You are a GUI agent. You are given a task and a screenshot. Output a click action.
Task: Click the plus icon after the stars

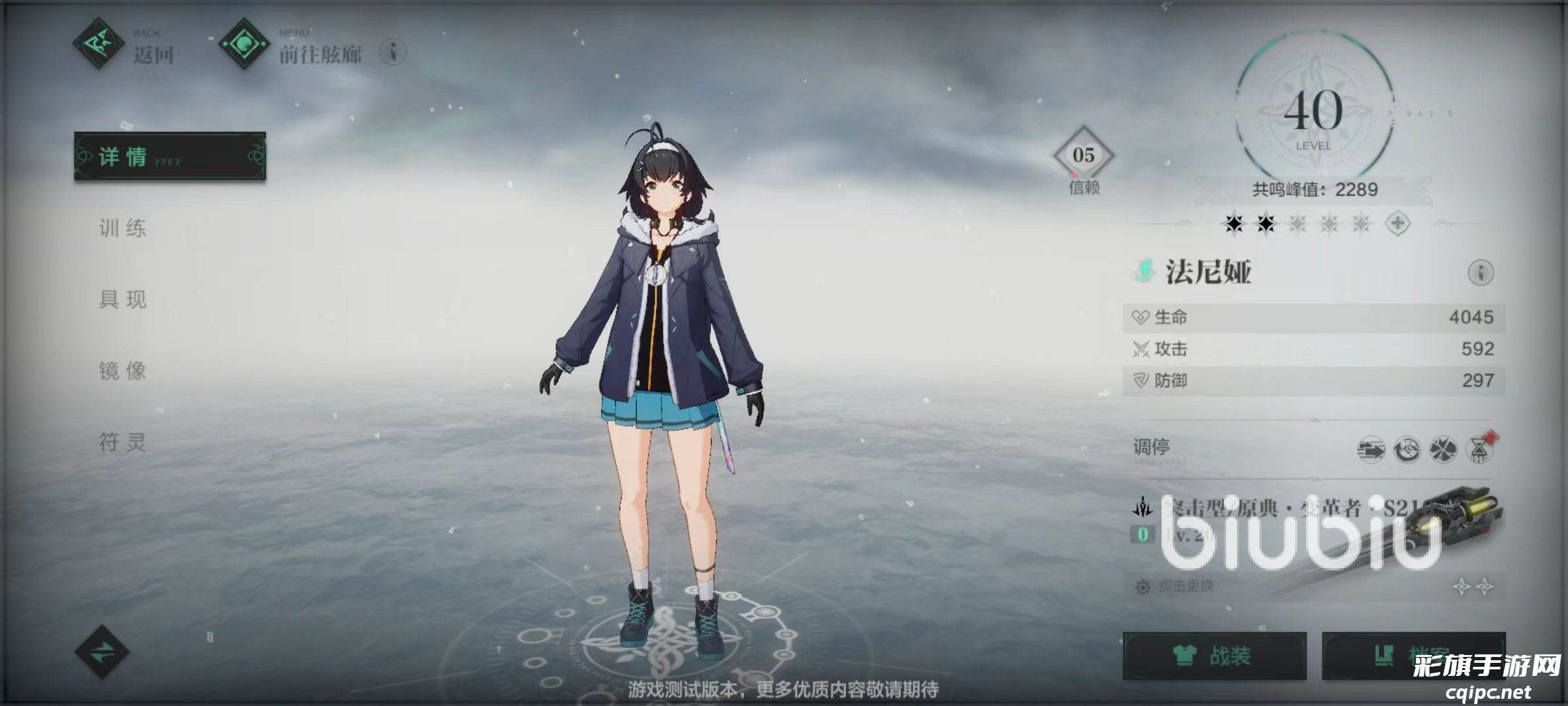pyautogui.click(x=1397, y=224)
